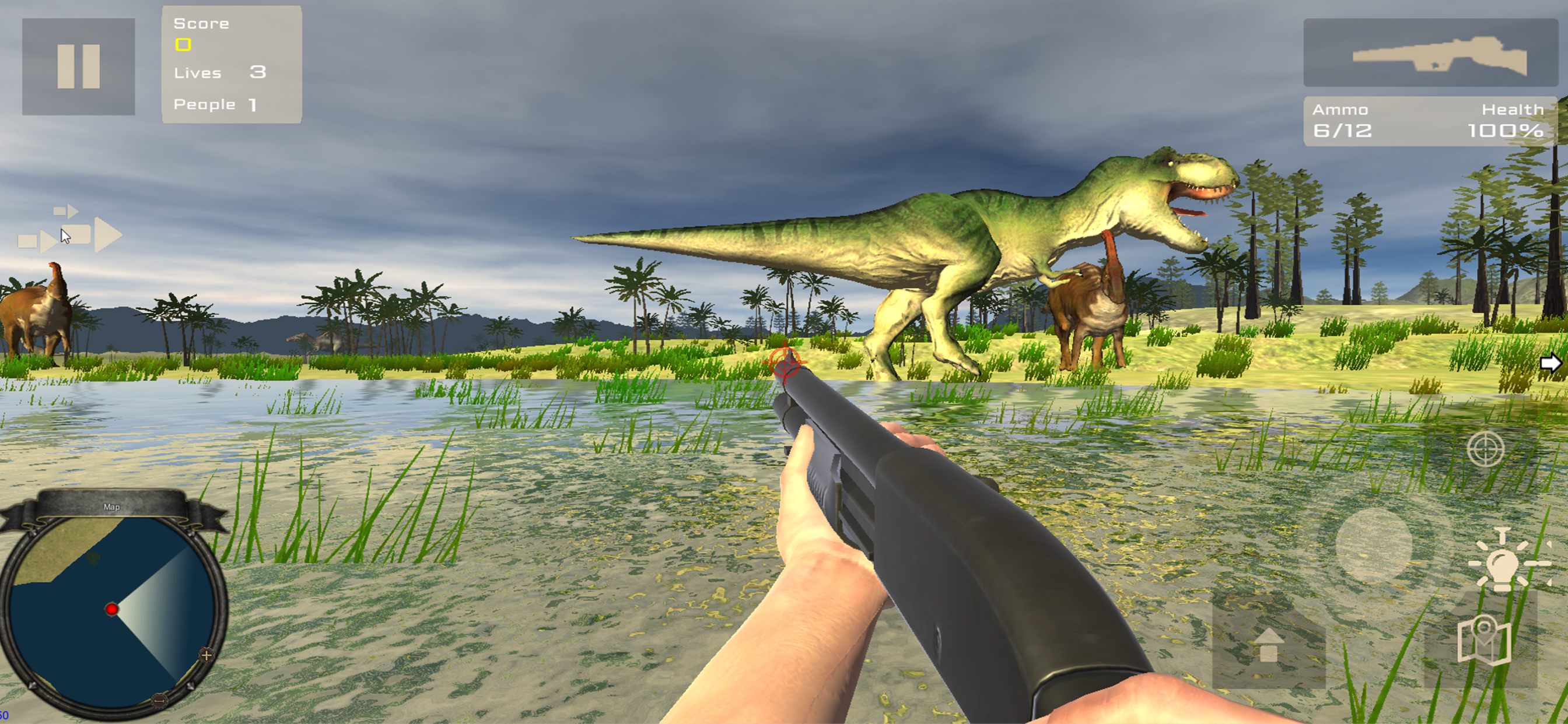Click the yellow Score box indicator
1568x724 pixels.
click(x=183, y=44)
